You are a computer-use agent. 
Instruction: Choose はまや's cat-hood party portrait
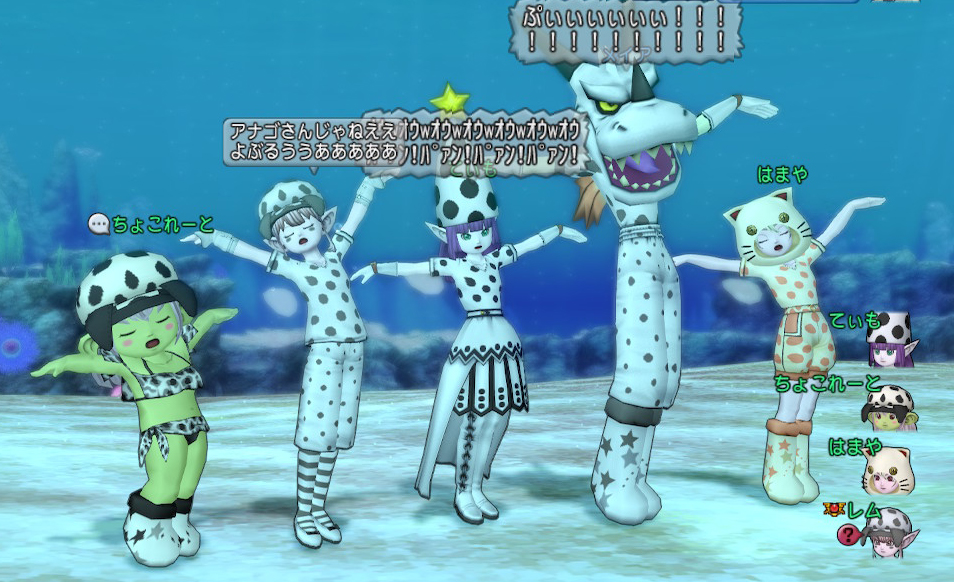(x=889, y=470)
